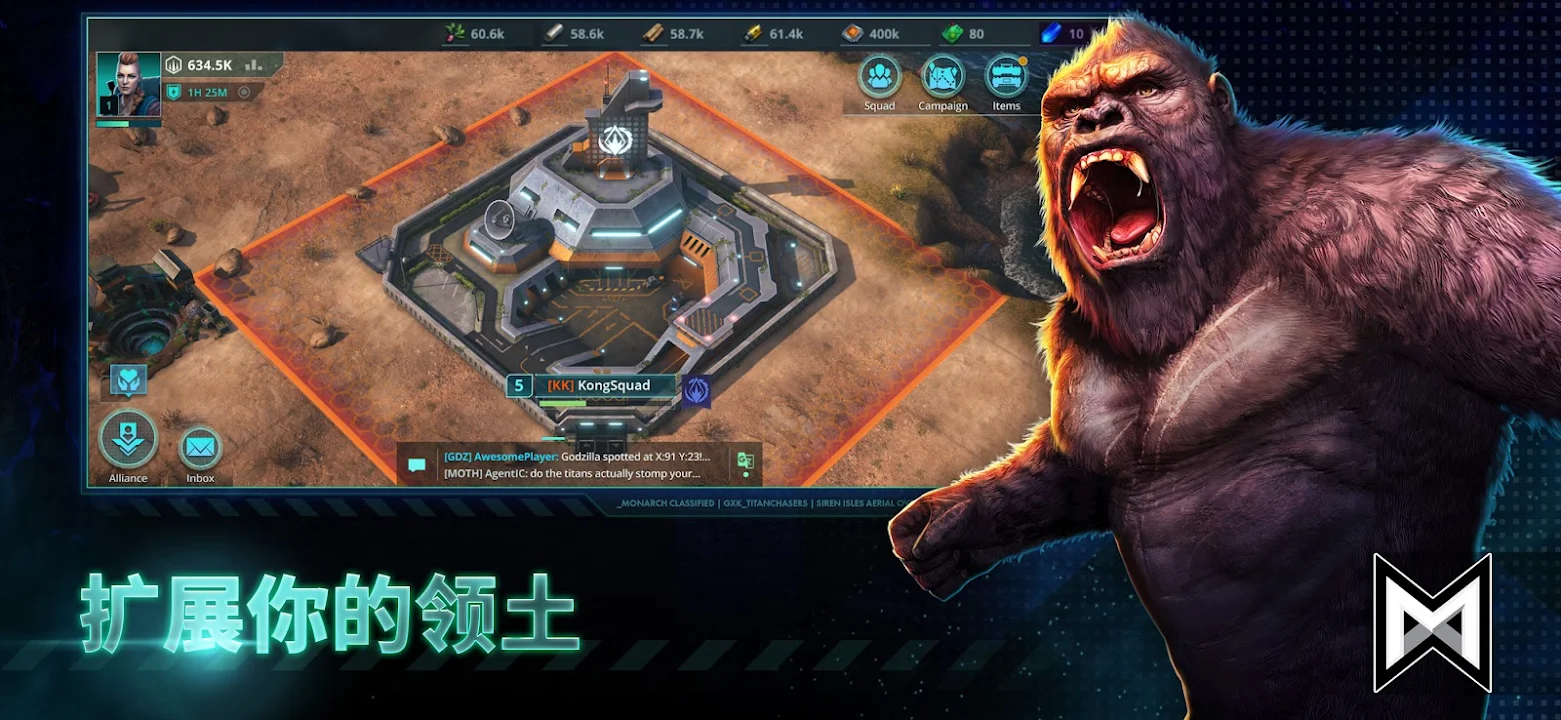Open the Alliance panel

pos(128,442)
